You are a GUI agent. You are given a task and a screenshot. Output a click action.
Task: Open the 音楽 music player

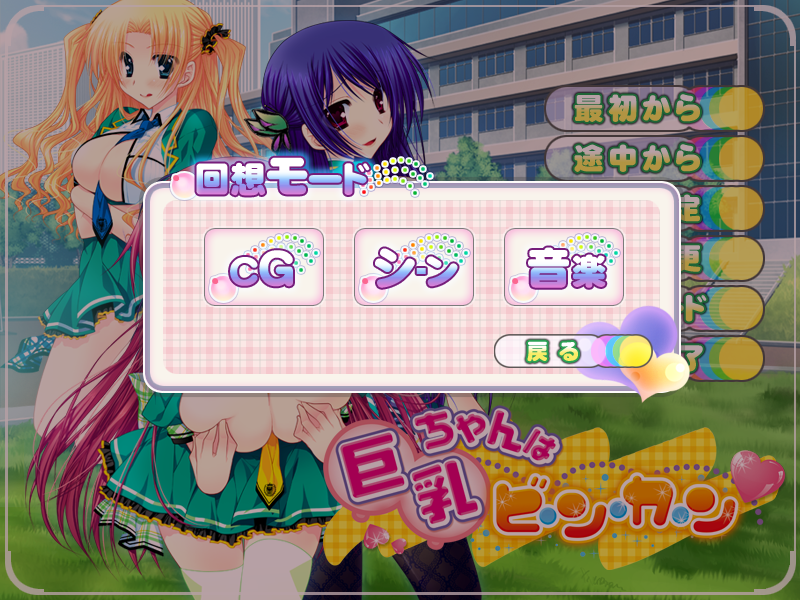[x=564, y=267]
